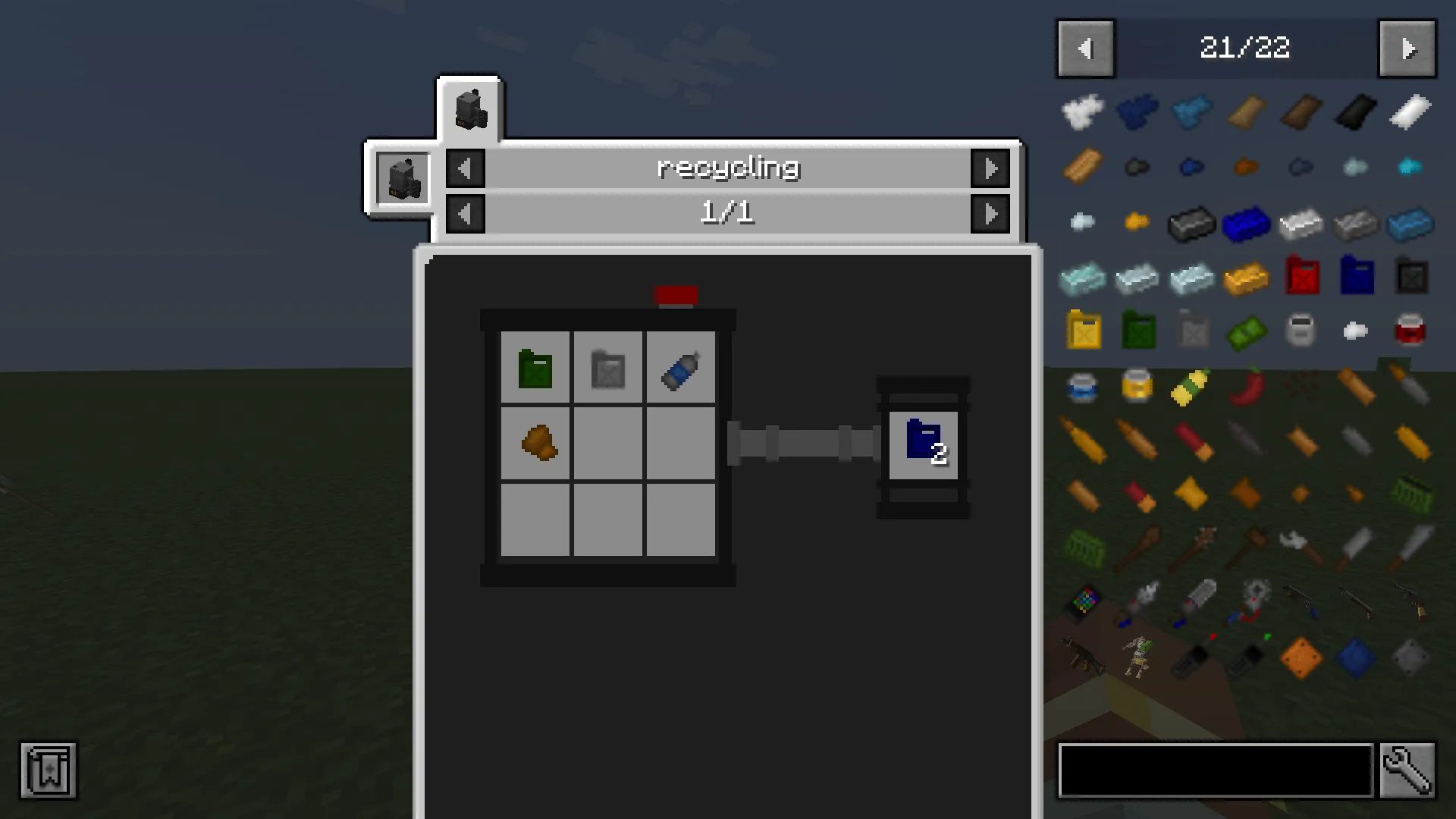Click next arrow on the 1/1 page bar
Viewport: 1456px width, 819px height.
coord(992,213)
